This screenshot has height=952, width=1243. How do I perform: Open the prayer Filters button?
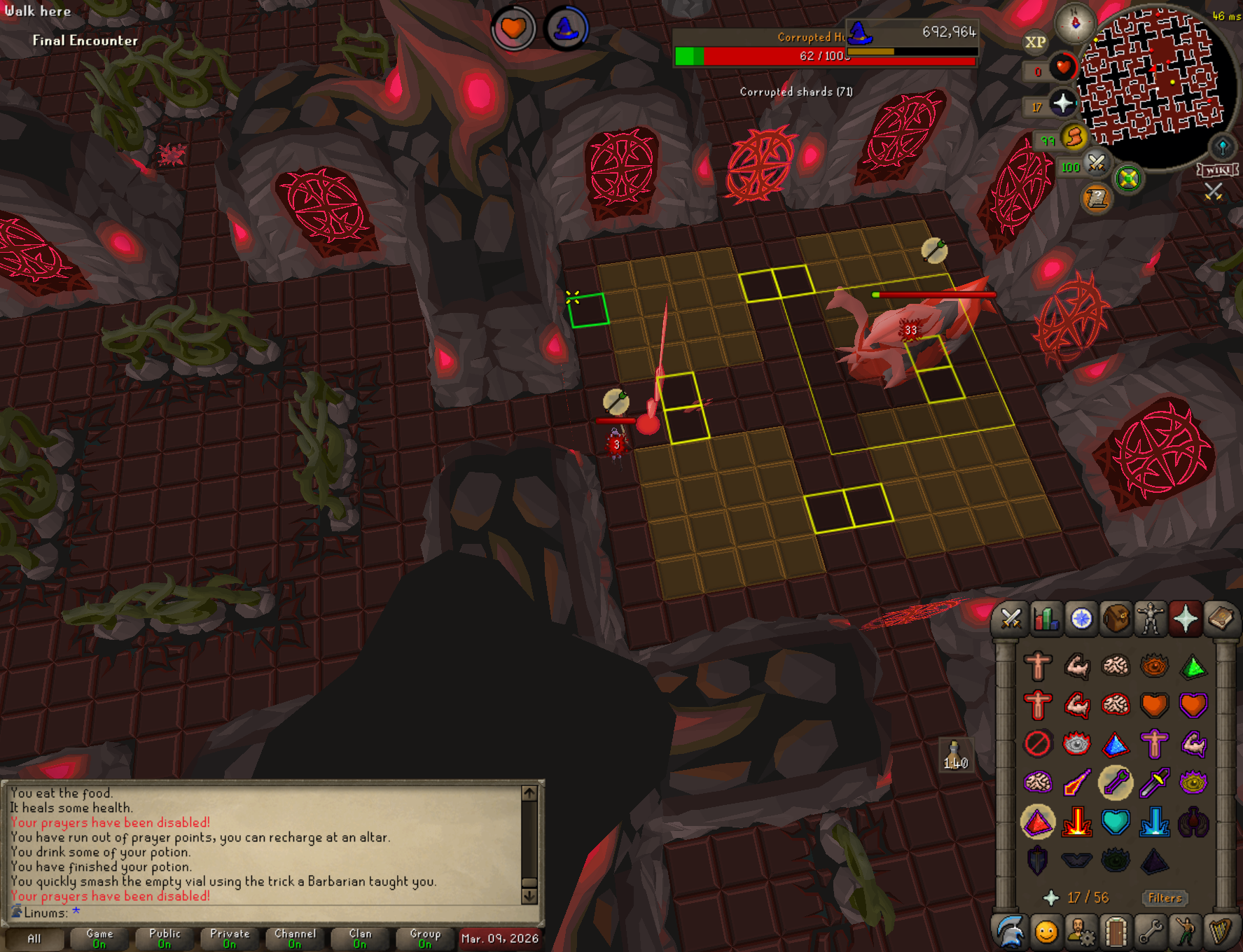click(x=1165, y=898)
